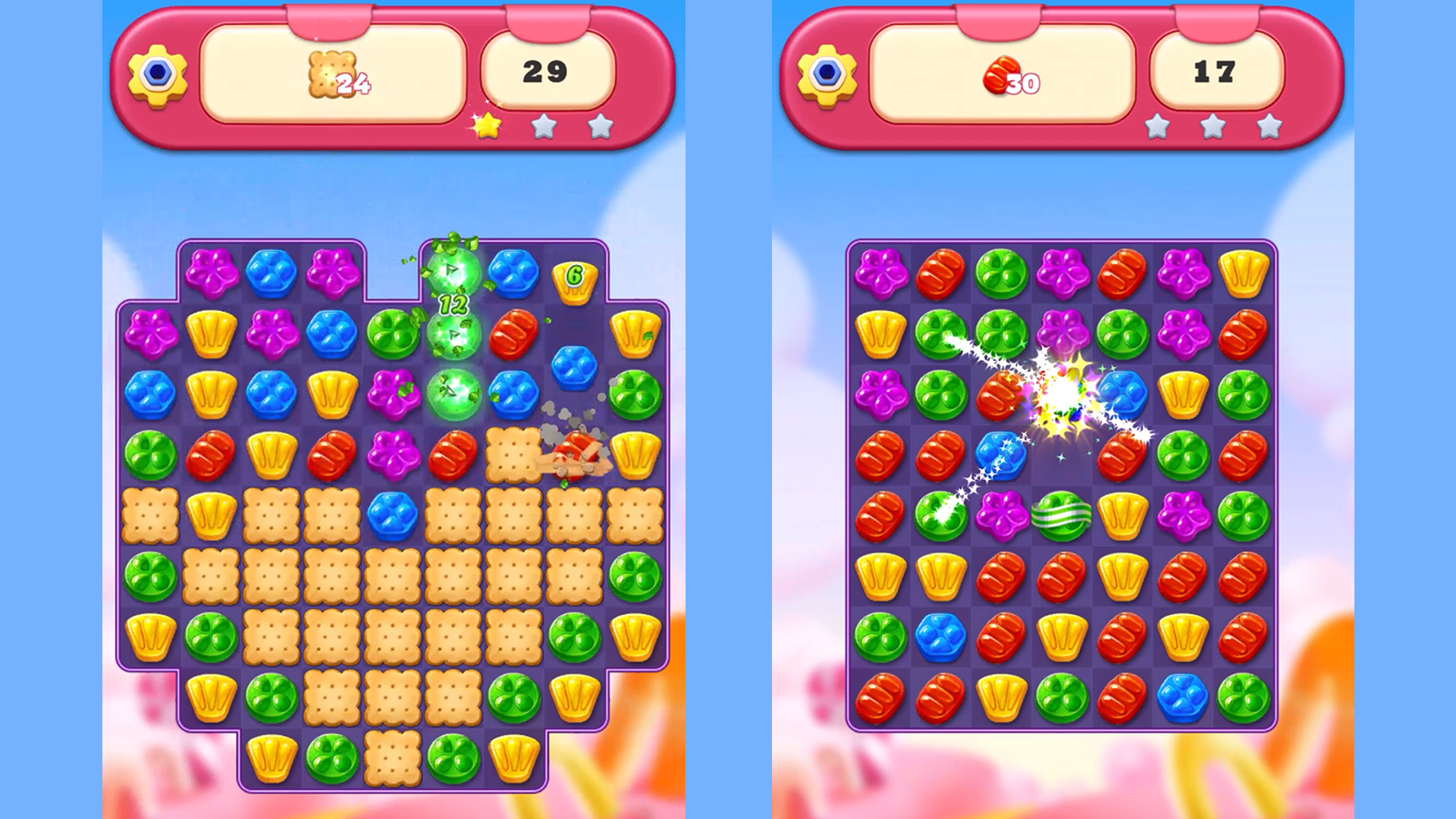Open the settings gear on the right screen
This screenshot has height=819, width=1456.
(829, 74)
